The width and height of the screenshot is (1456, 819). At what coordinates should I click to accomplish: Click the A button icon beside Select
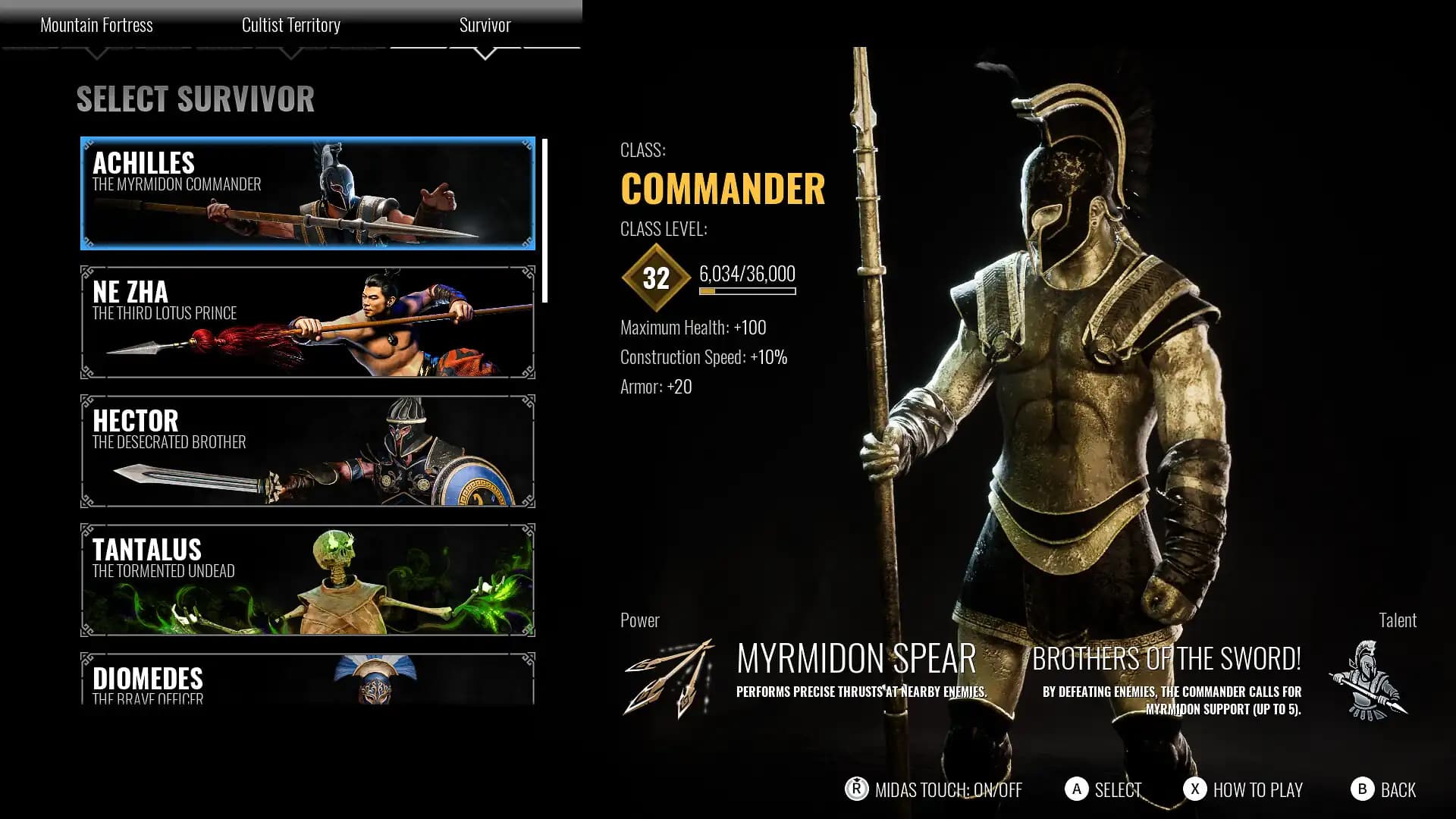1076,790
